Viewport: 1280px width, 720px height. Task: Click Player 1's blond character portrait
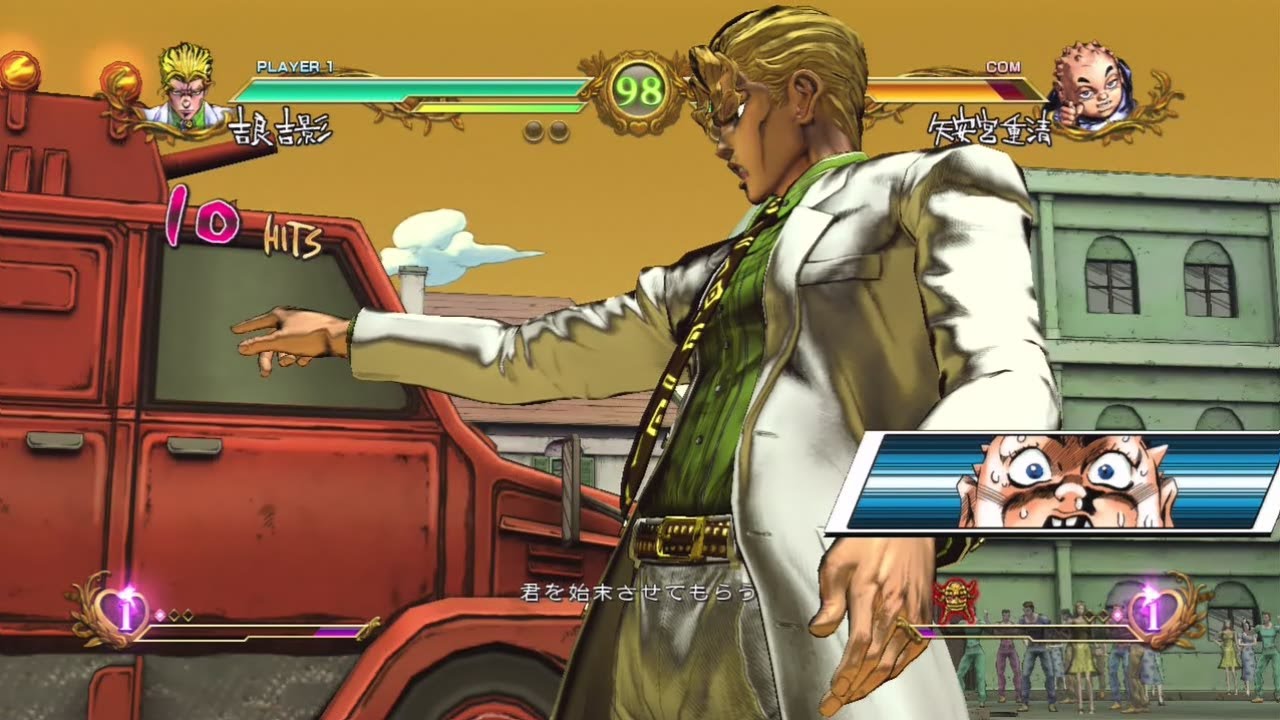point(188,86)
